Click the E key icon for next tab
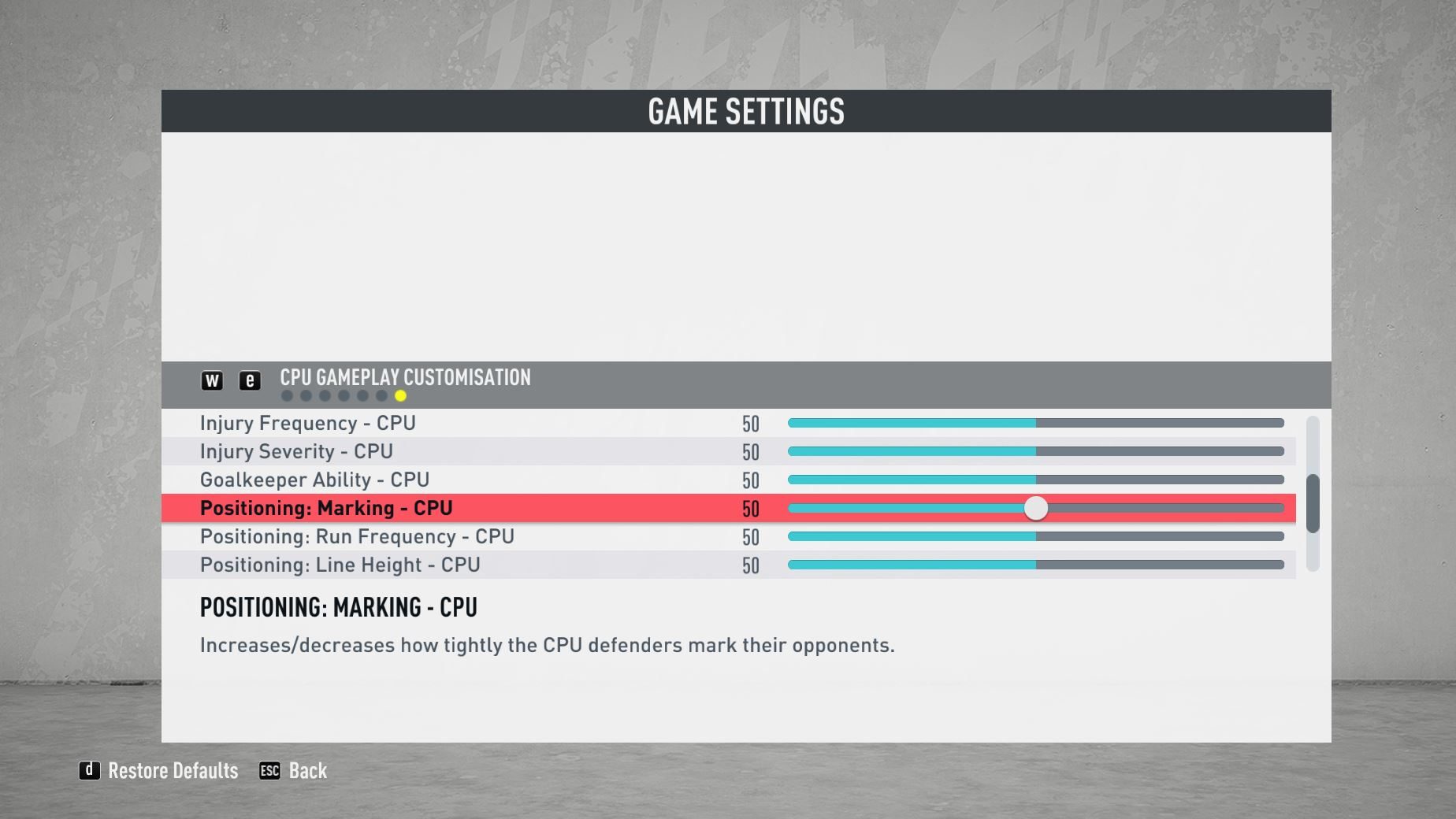1456x819 pixels. 249,380
